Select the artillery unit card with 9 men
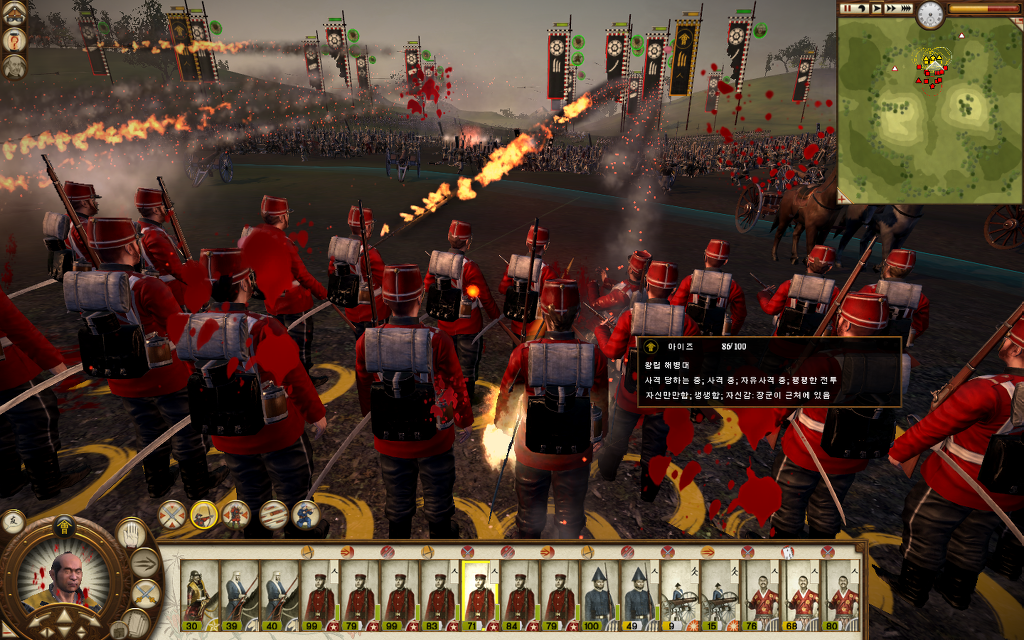This screenshot has height=640, width=1024. [x=680, y=591]
